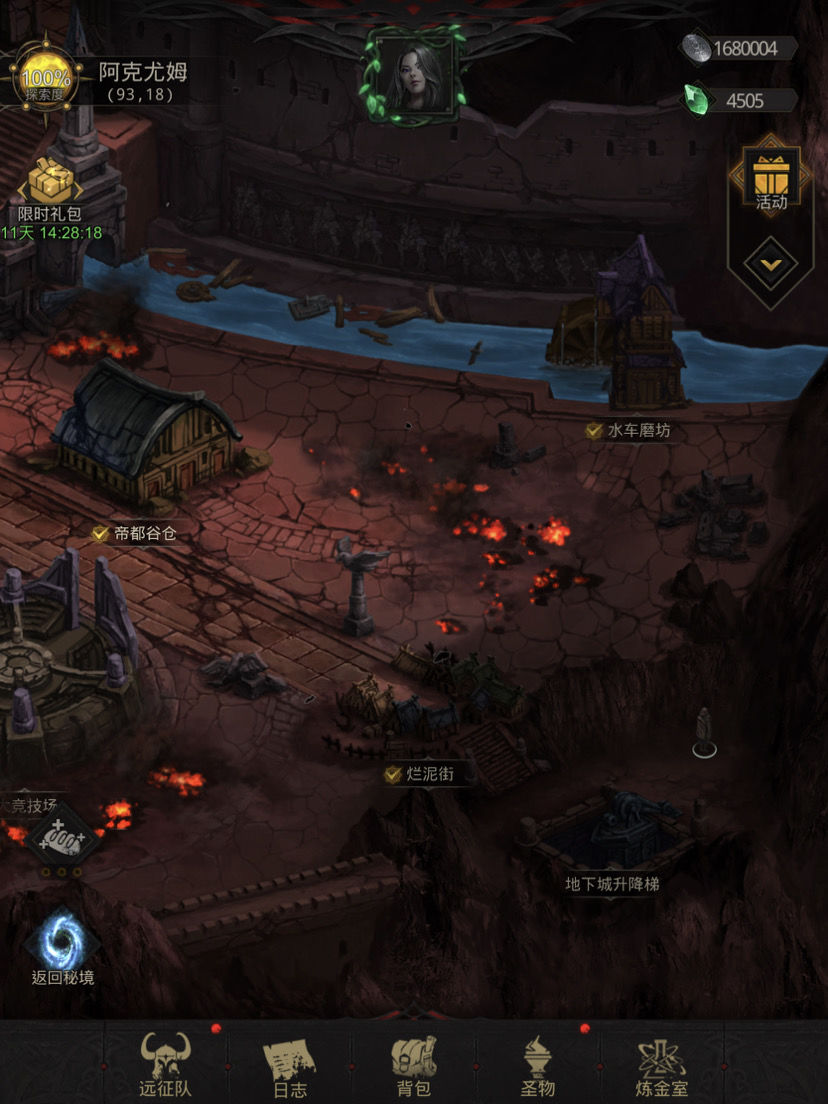Viewport: 828px width, 1104px height.
Task: Open the 炼金室 alchemy room
Action: pyautogui.click(x=663, y=1065)
